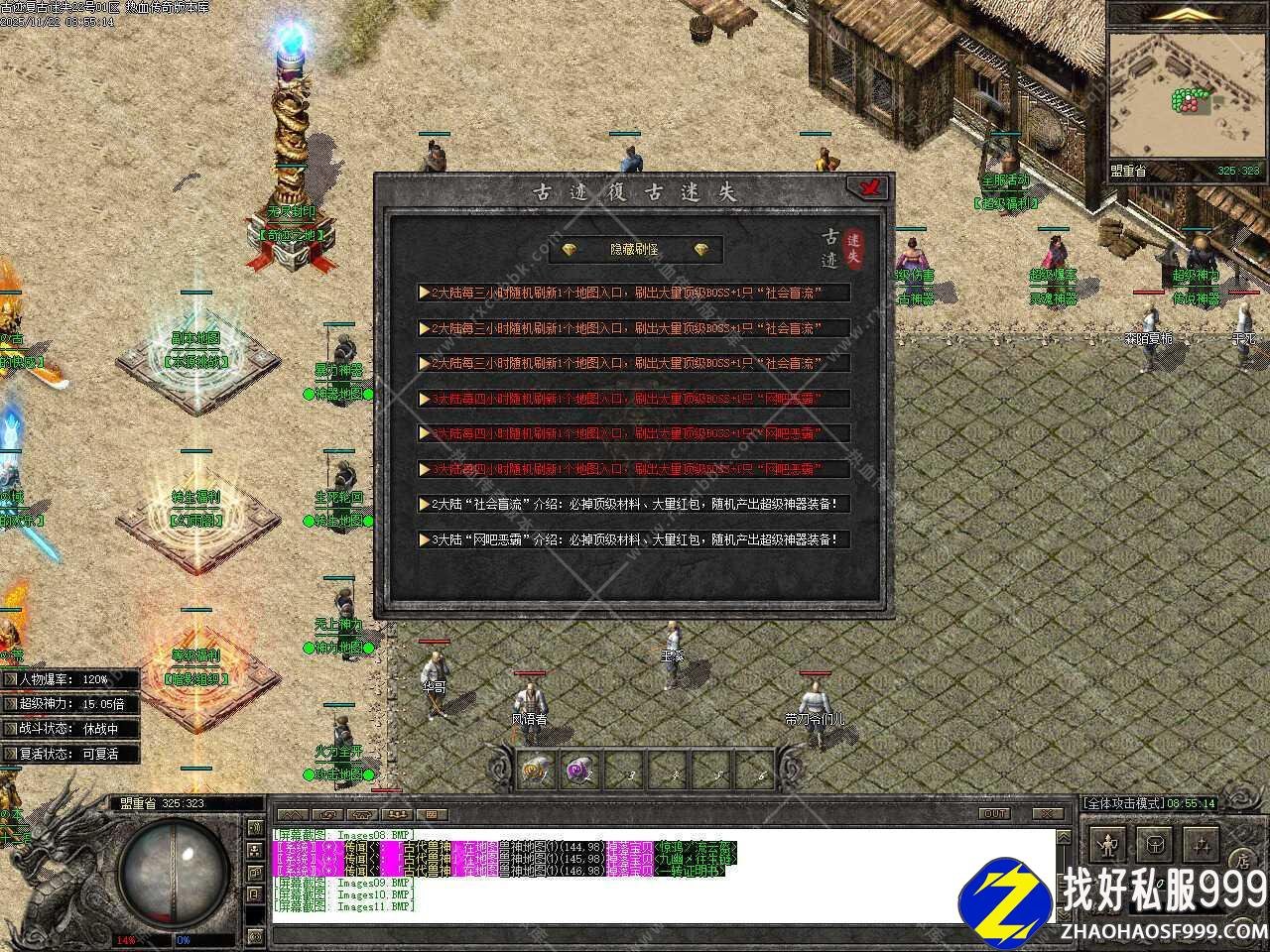Image resolution: width=1270 pixels, height=952 pixels.
Task: Open the 店 shop button
Action: click(x=1240, y=859)
